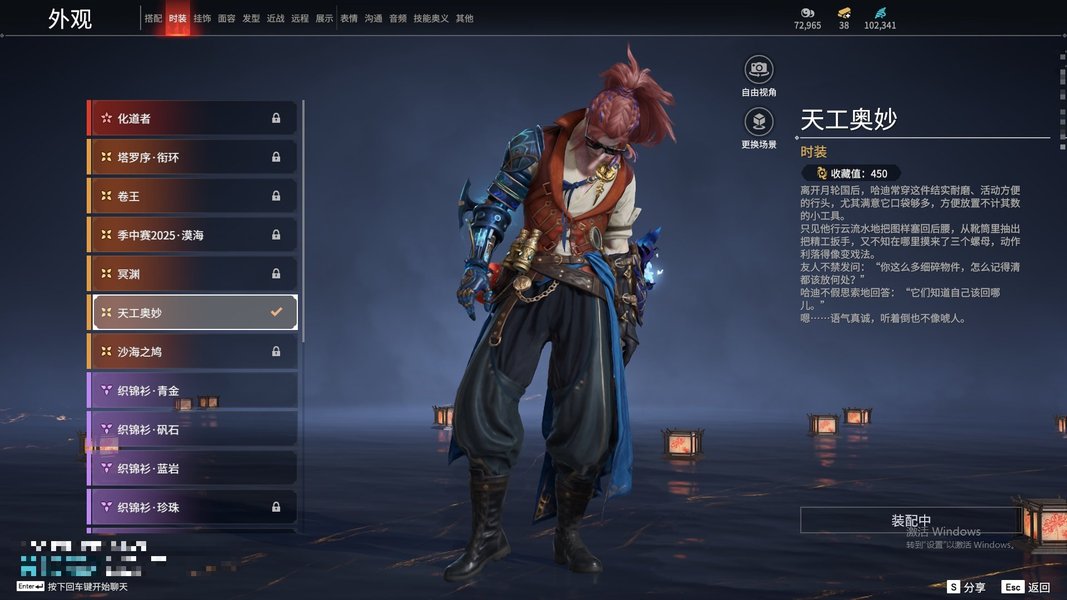
Task: Select the 化道者 outfit
Action: pos(194,118)
